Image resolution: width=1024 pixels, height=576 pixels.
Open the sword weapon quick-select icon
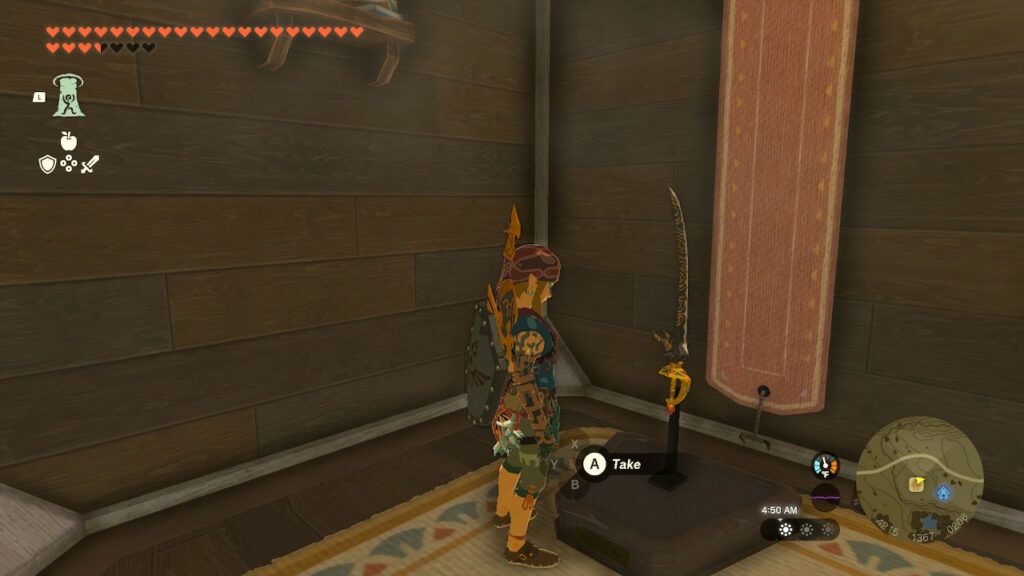click(90, 163)
